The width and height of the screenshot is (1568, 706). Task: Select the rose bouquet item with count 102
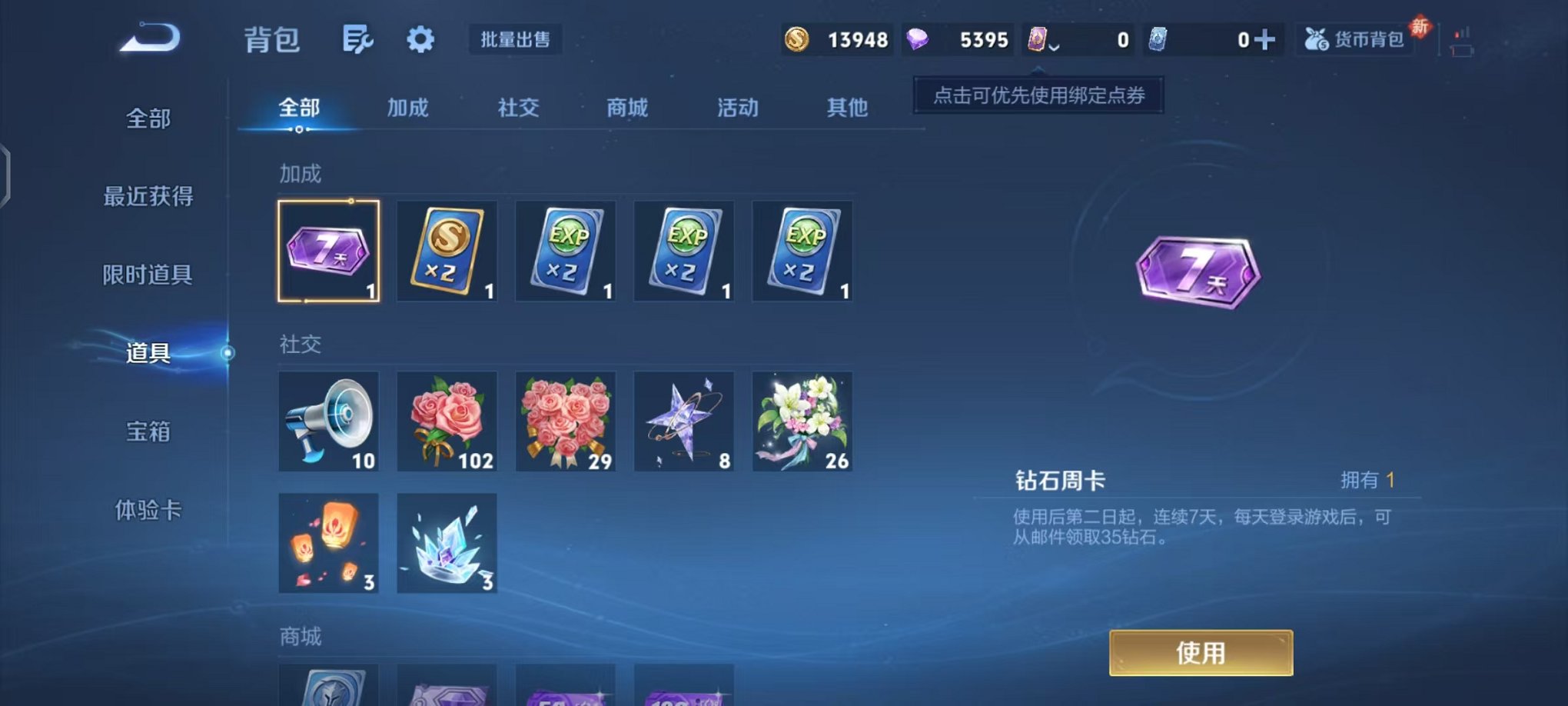pyautogui.click(x=447, y=421)
